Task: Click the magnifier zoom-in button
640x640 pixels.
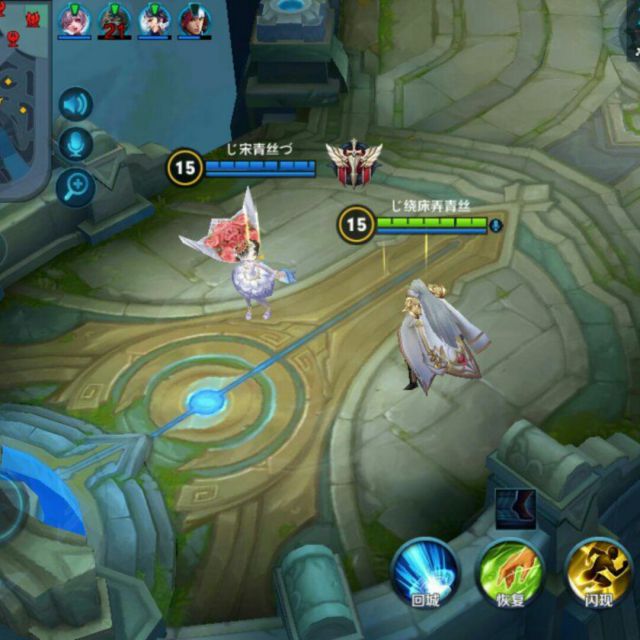Action: 75,185
